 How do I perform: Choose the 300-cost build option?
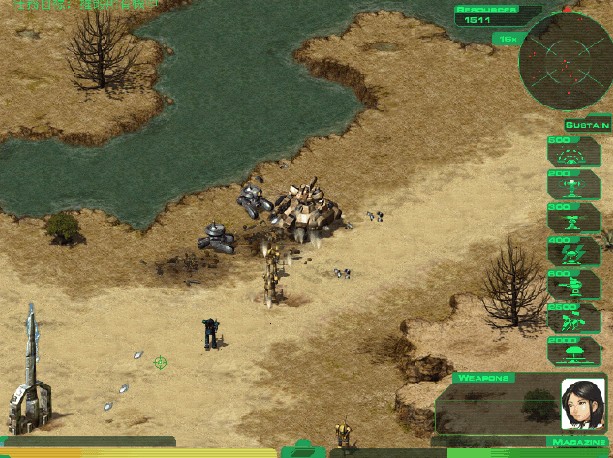pos(573,218)
